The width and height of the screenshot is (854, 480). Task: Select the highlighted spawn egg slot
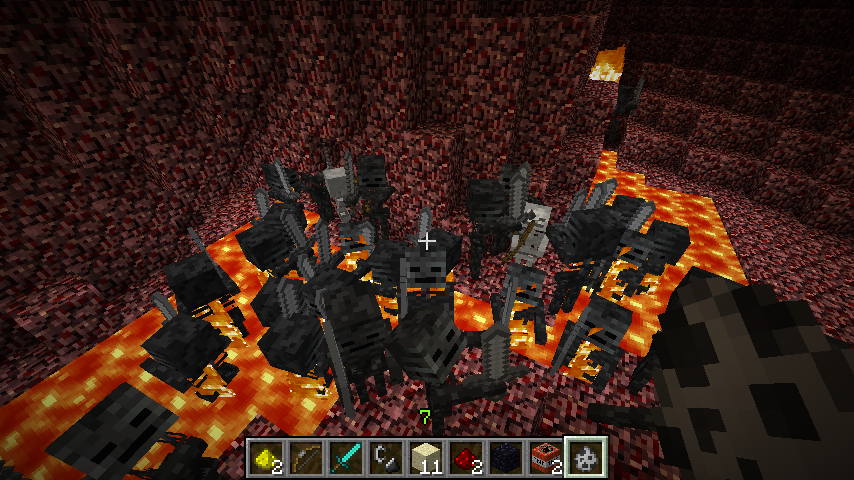[x=586, y=457]
